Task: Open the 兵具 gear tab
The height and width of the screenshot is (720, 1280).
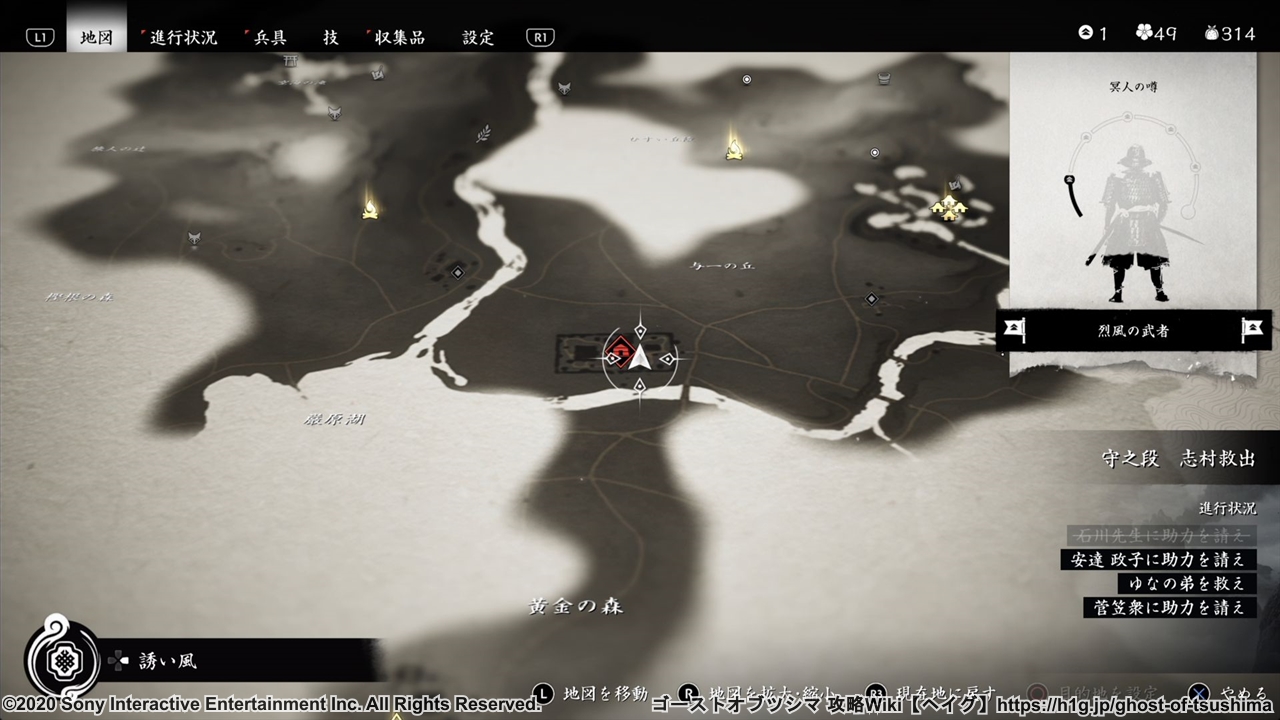Action: coord(268,37)
